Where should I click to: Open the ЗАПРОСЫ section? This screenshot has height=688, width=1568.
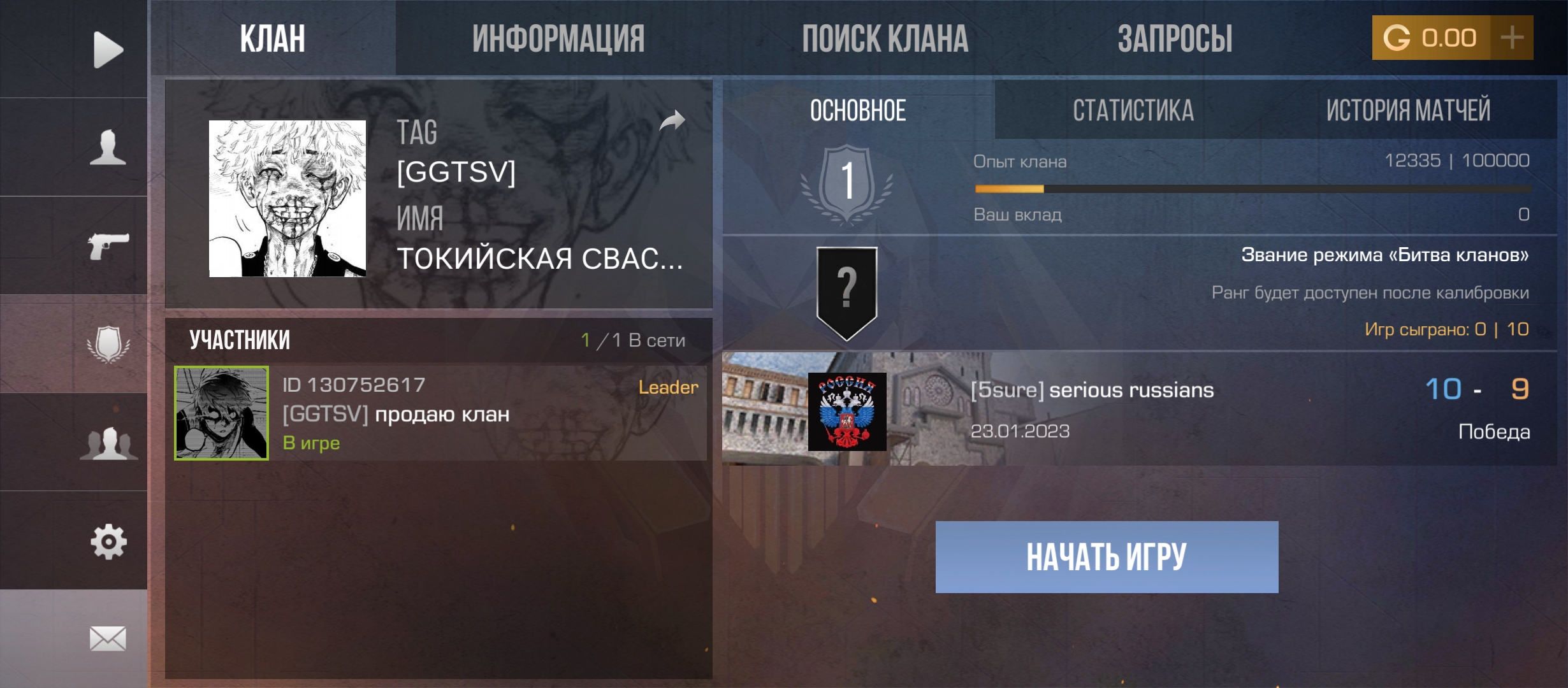pos(1176,38)
